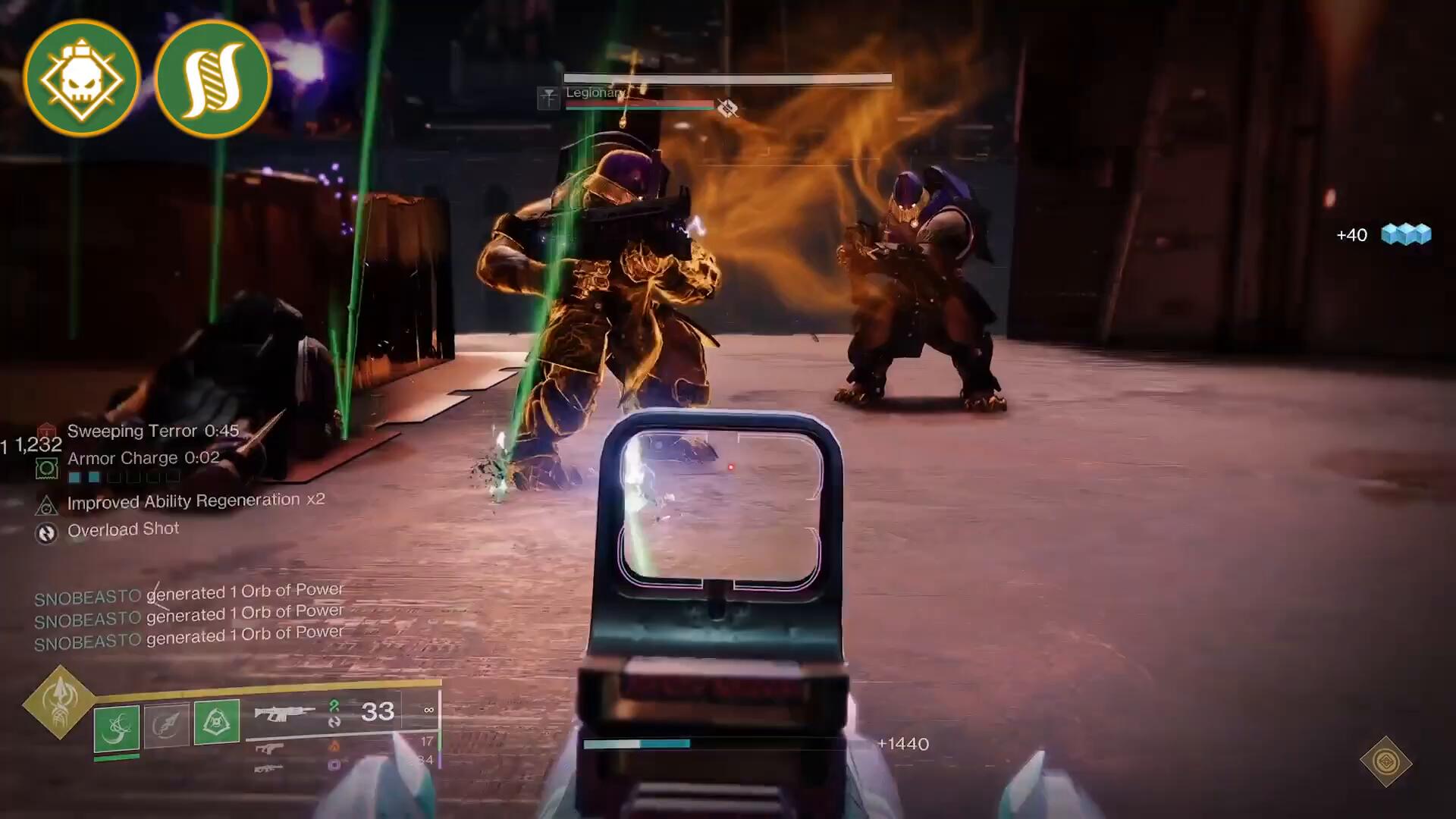Screen dimensions: 1456x819
Task: Select the green crescent grenade ability icon
Action: pos(117,726)
